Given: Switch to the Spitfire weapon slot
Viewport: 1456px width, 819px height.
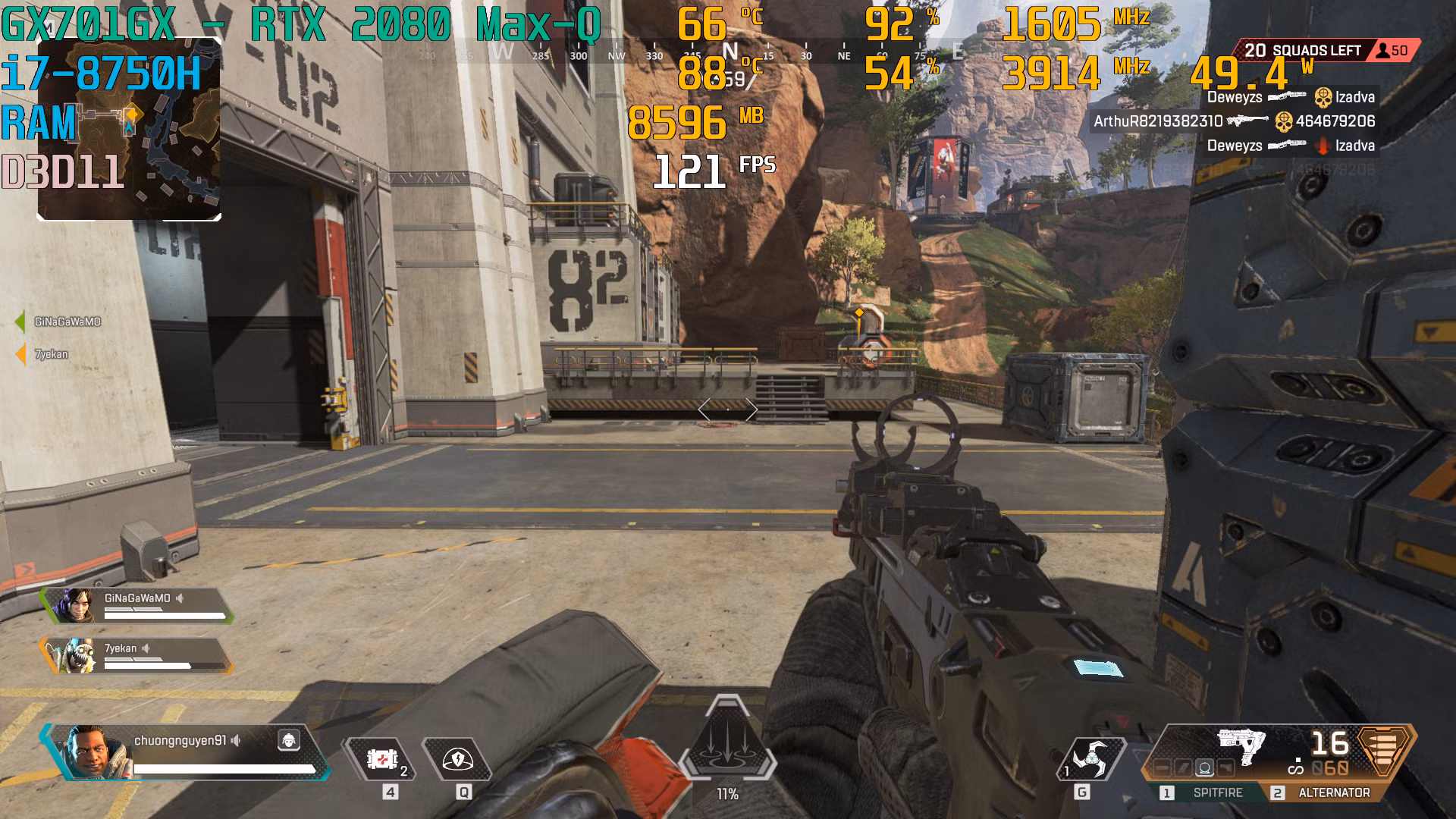Looking at the screenshot, I should click(1218, 792).
